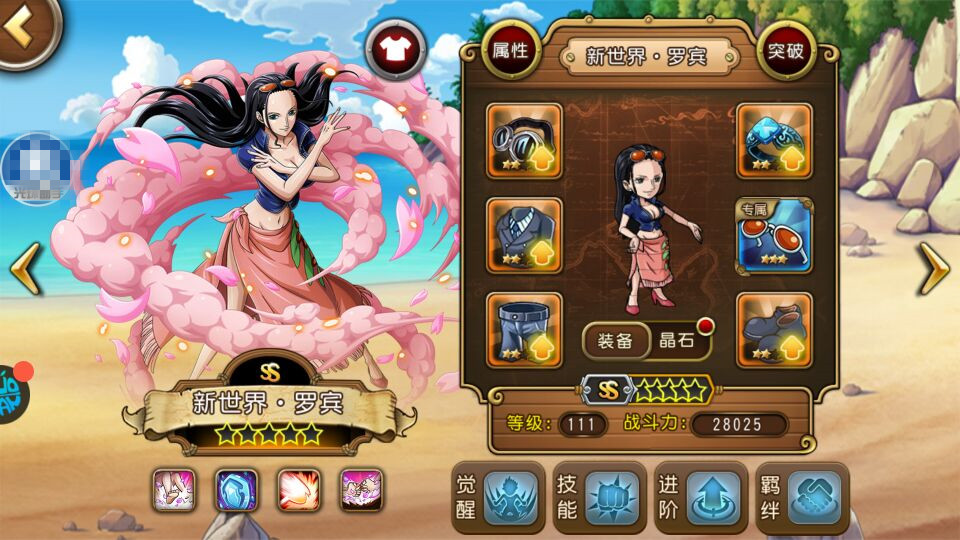Select the blue shorts equipment slot
The image size is (960, 540).
point(524,329)
